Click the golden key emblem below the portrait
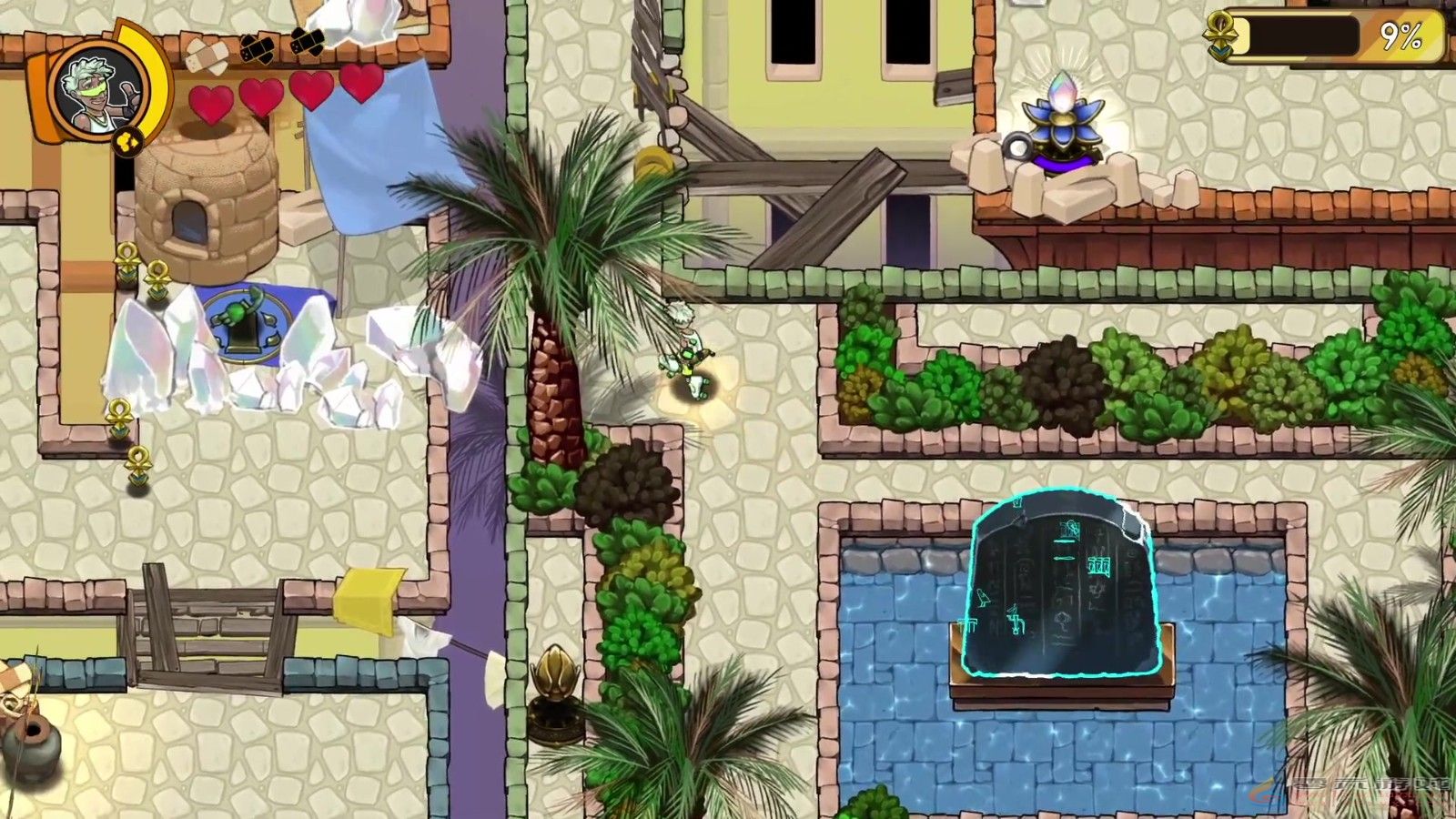 point(127,141)
